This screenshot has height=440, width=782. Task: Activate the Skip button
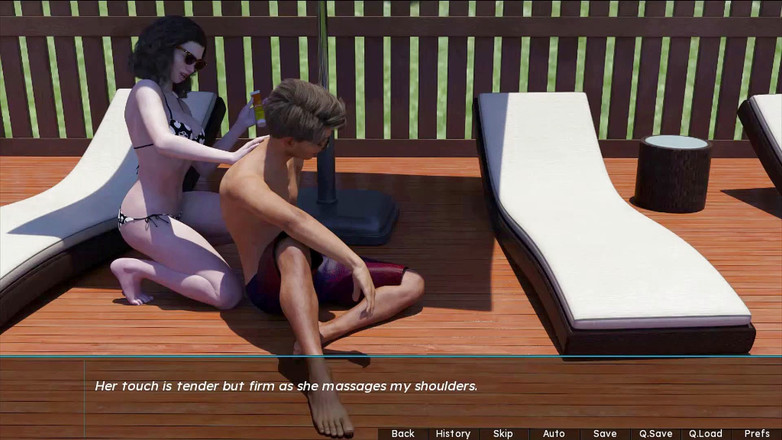(503, 433)
